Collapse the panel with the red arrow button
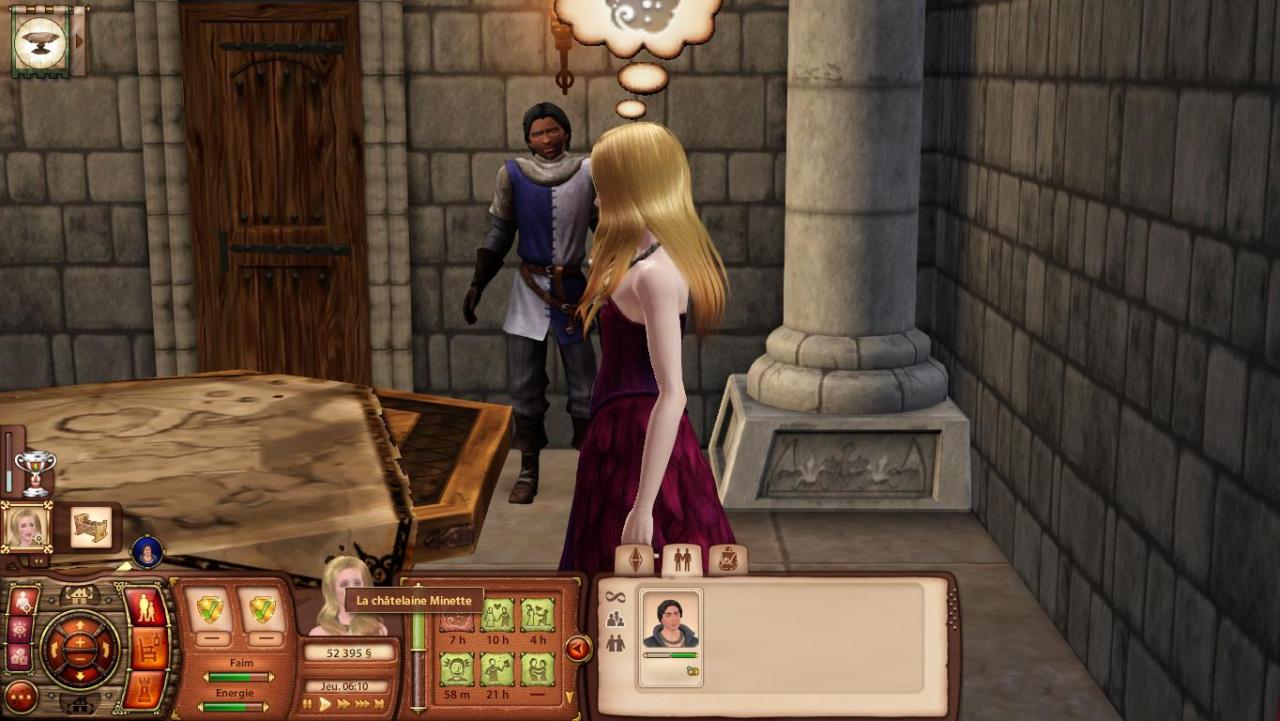The height and width of the screenshot is (721, 1280). (578, 649)
